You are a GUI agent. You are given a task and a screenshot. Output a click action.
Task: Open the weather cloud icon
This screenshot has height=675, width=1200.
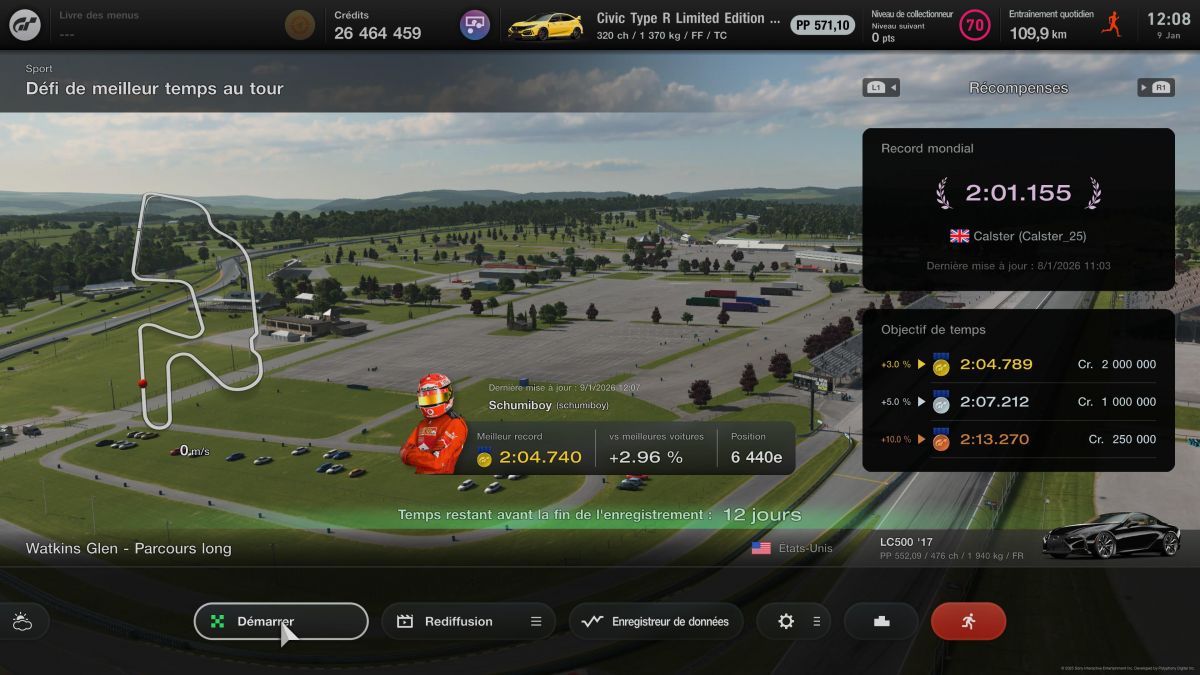(x=22, y=622)
